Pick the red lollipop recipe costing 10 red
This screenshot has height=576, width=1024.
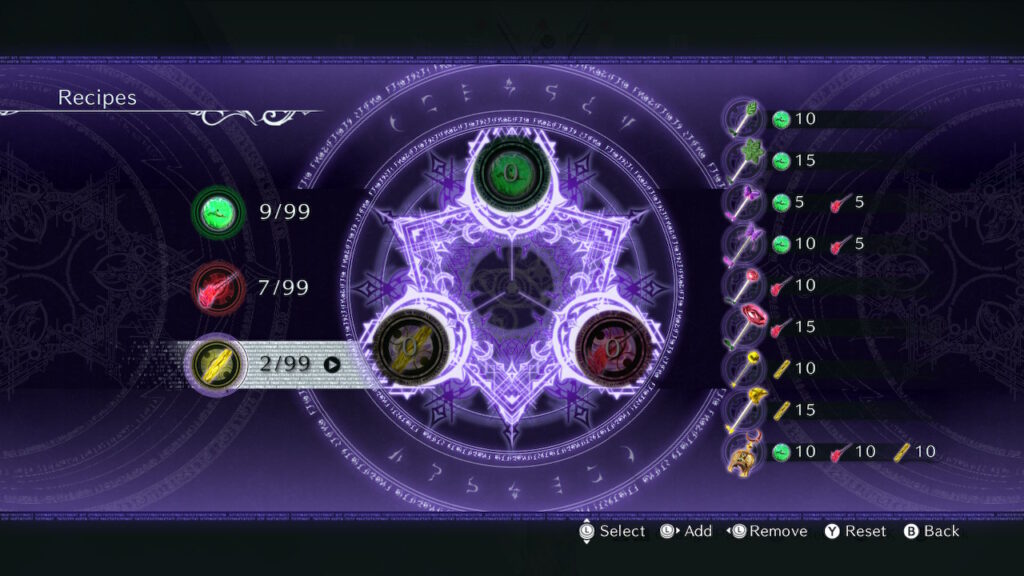pos(744,285)
